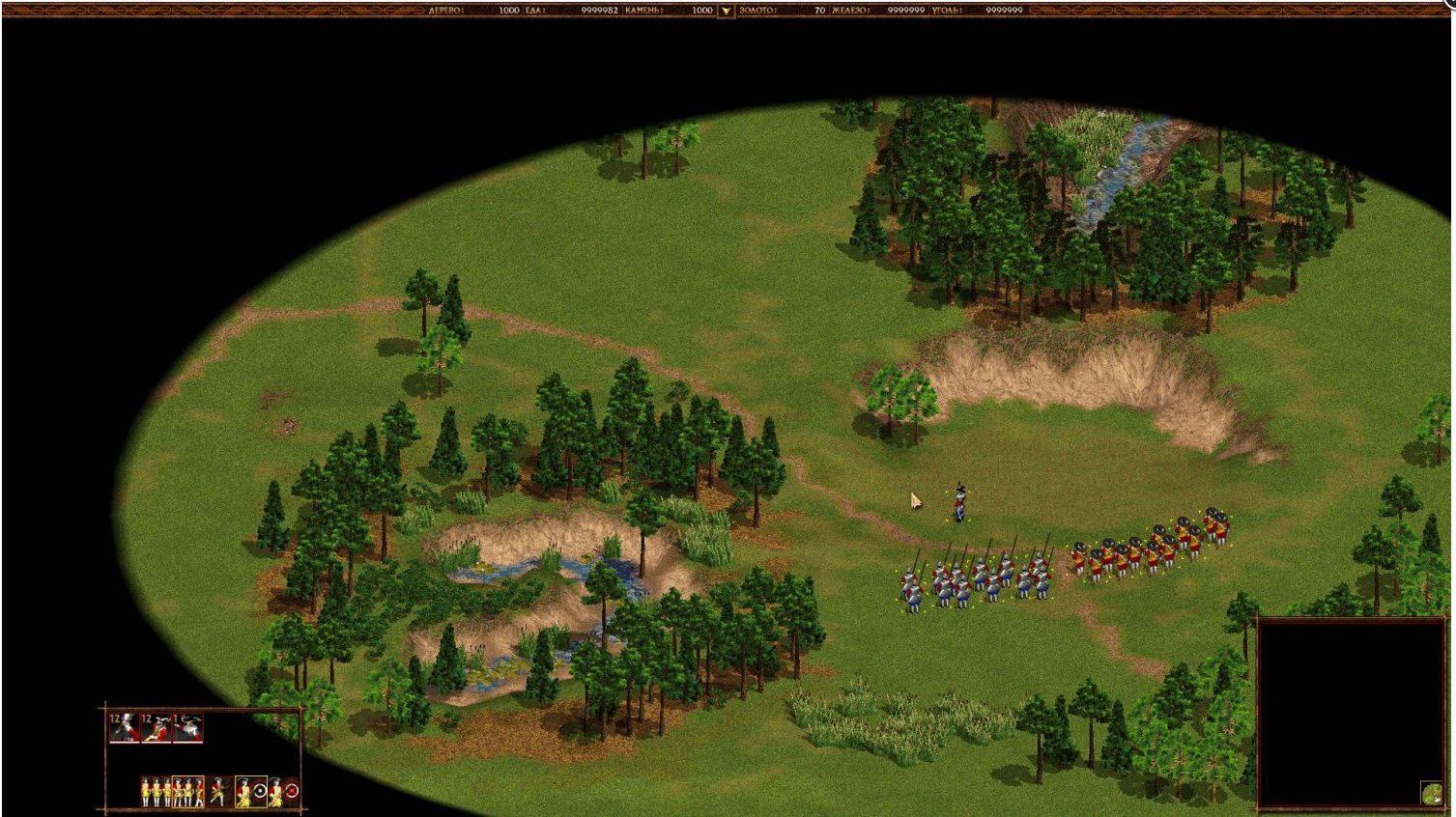Choose the highlighted three soldiers with muskets formation

(187, 792)
